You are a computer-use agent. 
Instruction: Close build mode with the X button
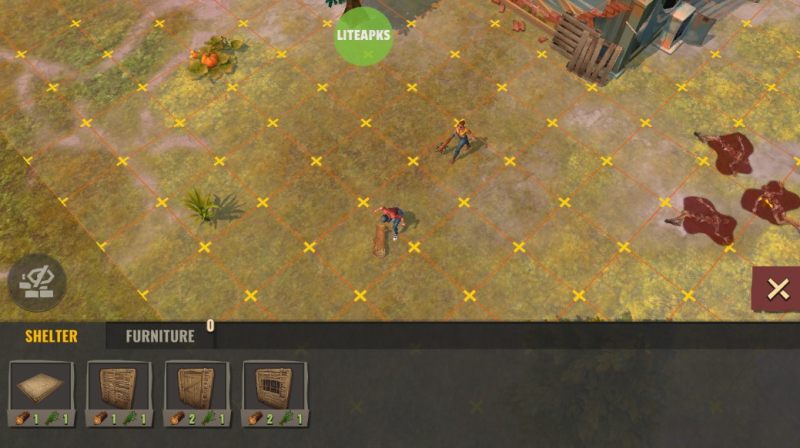click(x=776, y=290)
